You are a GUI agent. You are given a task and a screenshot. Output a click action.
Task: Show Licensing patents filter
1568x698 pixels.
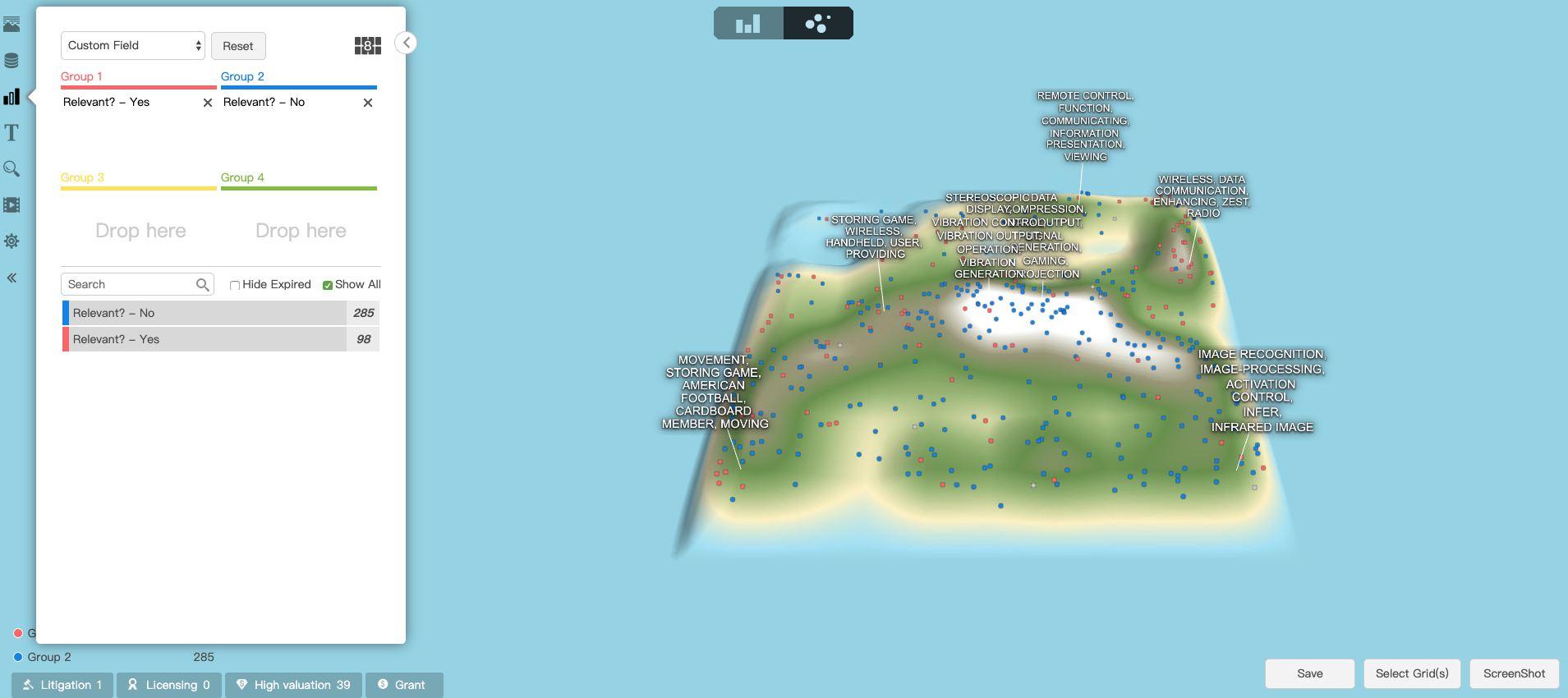[x=169, y=685]
